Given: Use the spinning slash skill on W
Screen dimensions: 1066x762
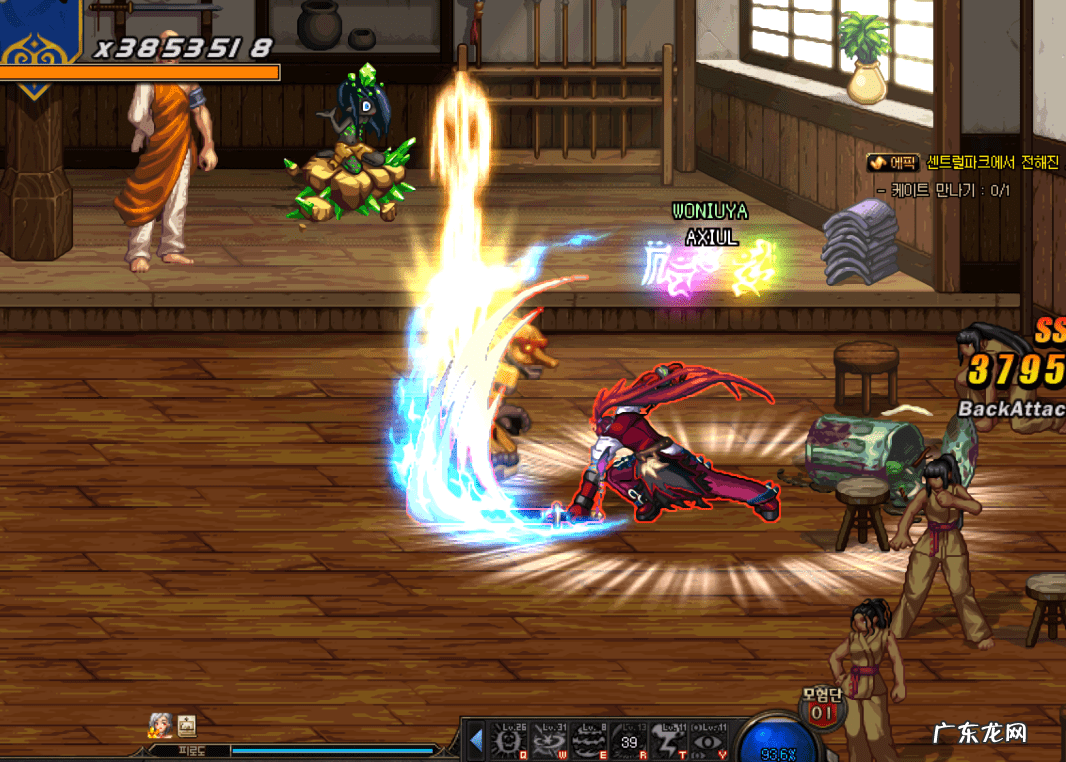Looking at the screenshot, I should click(x=548, y=741).
